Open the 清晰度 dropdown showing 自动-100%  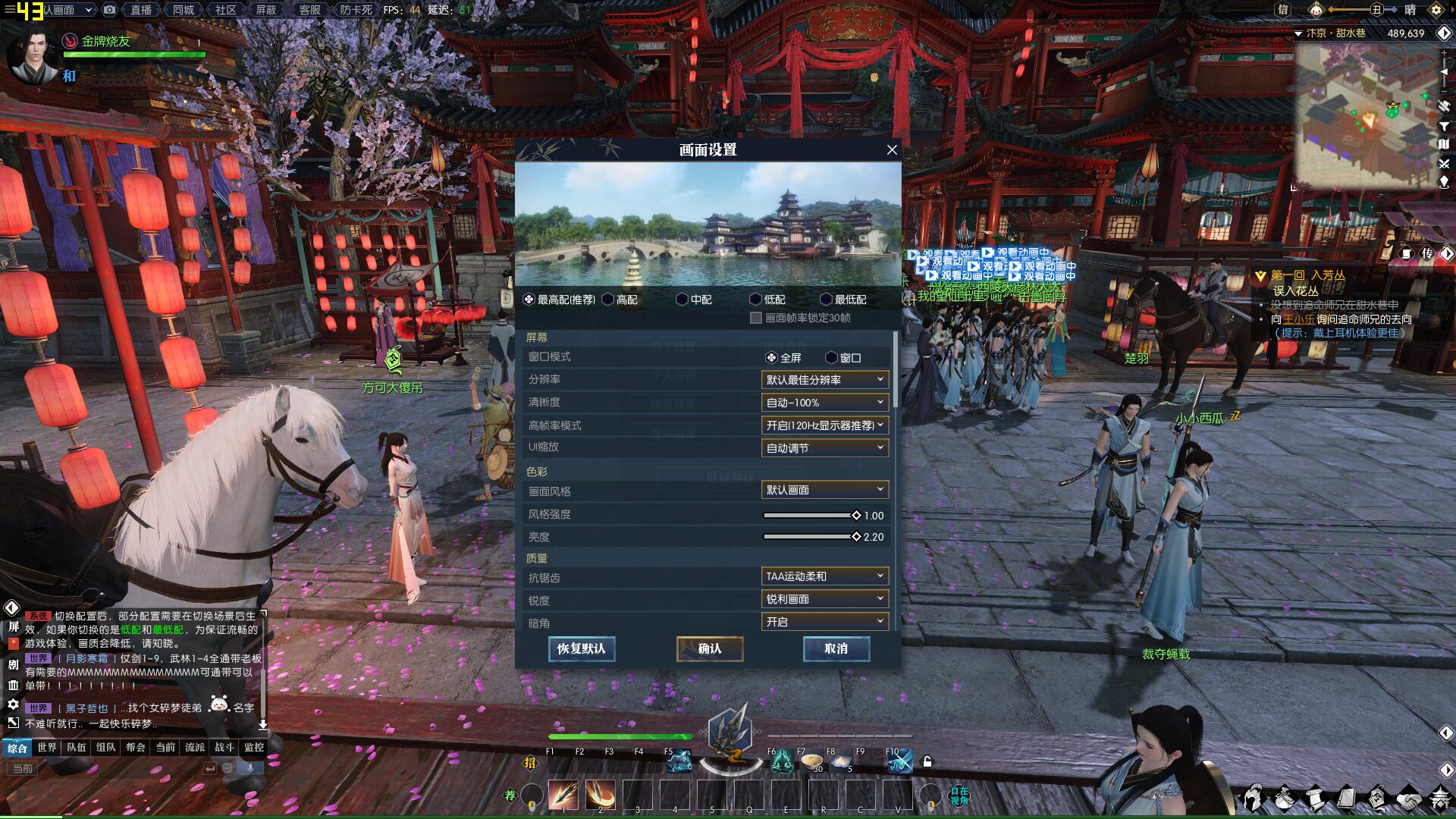click(x=824, y=403)
